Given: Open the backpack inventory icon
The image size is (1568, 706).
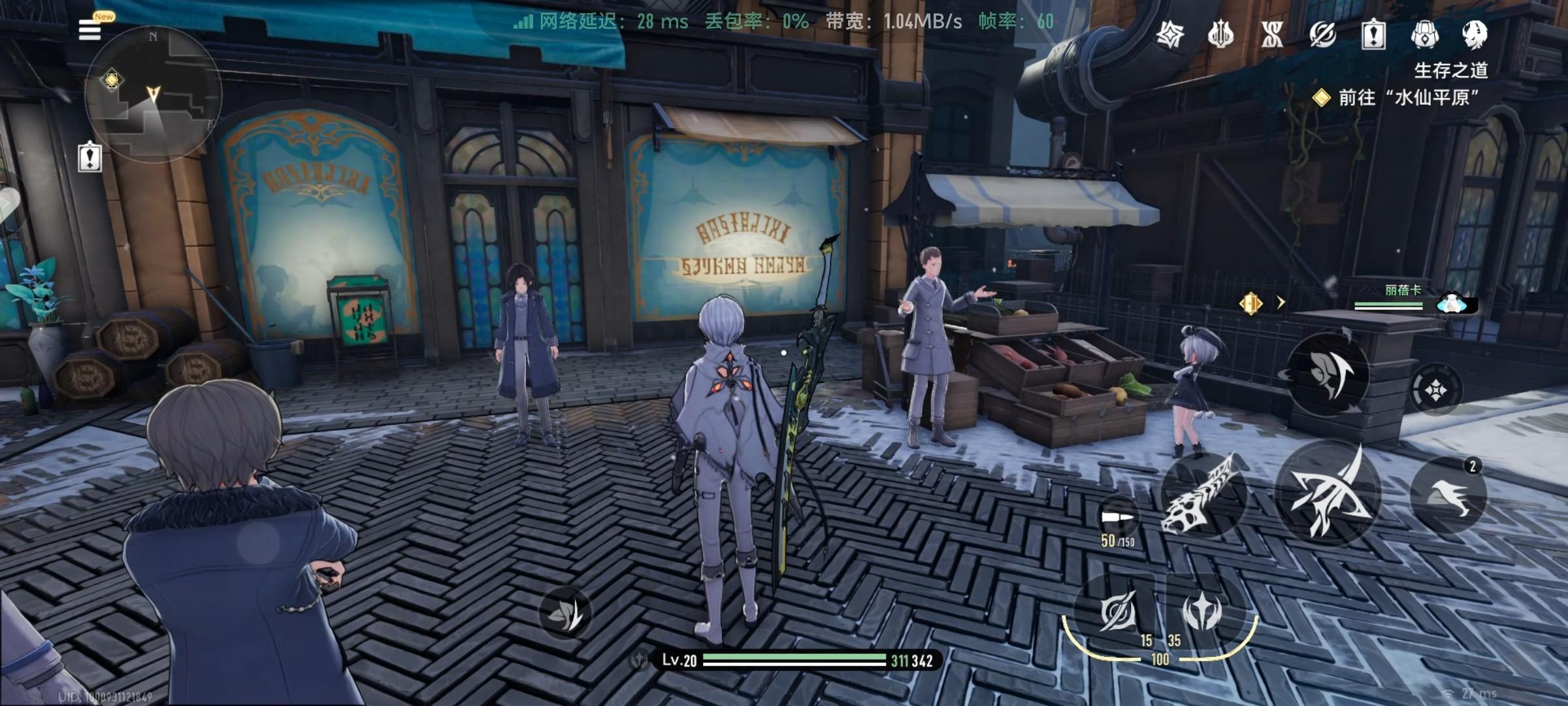Looking at the screenshot, I should [1424, 34].
